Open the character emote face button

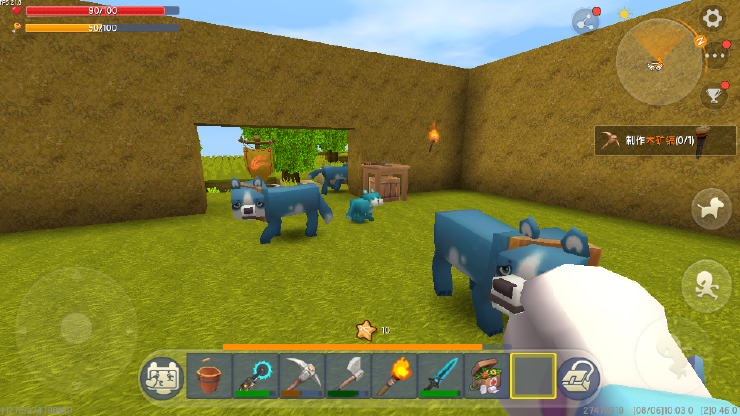[162, 377]
